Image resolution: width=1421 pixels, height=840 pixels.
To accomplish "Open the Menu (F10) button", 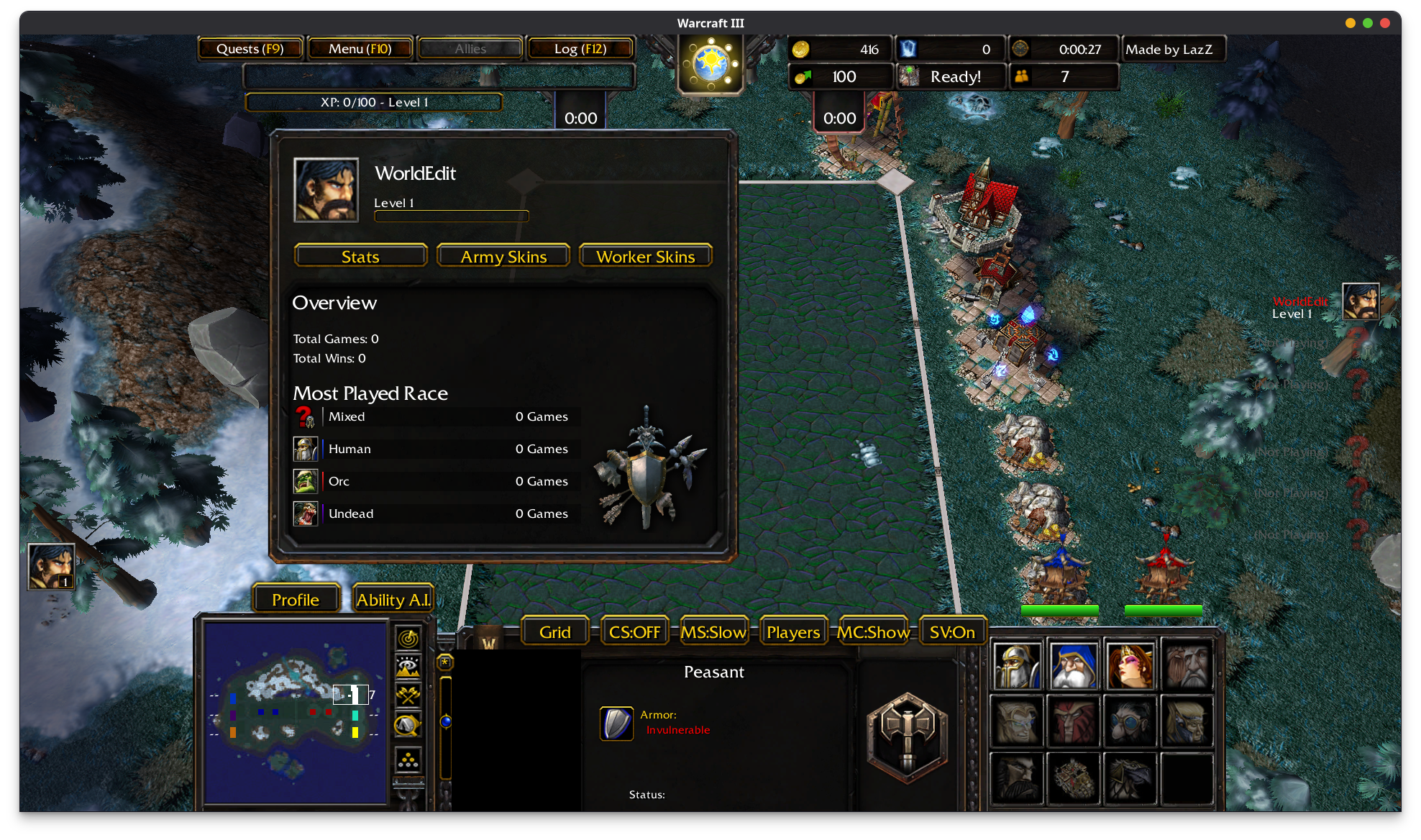I will [360, 49].
